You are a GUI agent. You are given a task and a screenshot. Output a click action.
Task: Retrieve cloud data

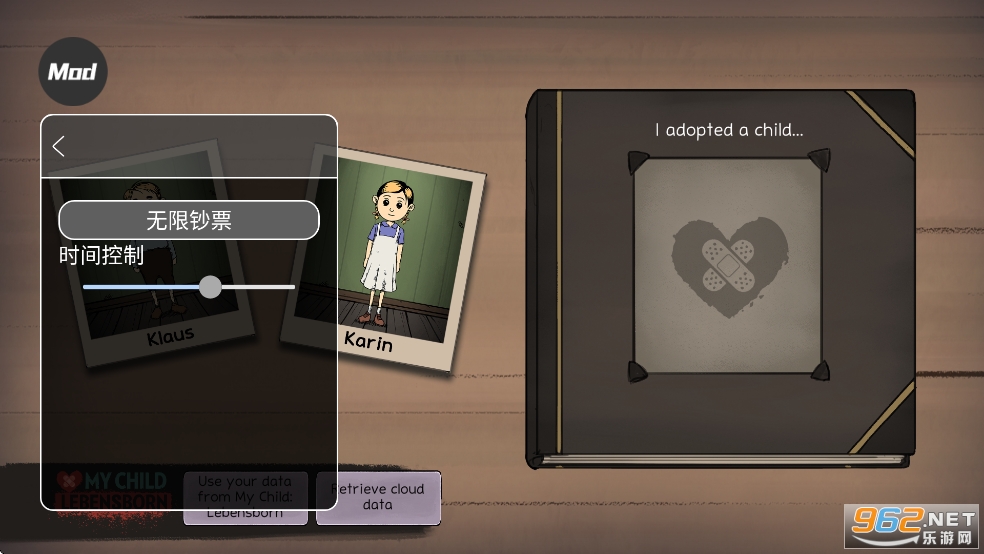[378, 497]
